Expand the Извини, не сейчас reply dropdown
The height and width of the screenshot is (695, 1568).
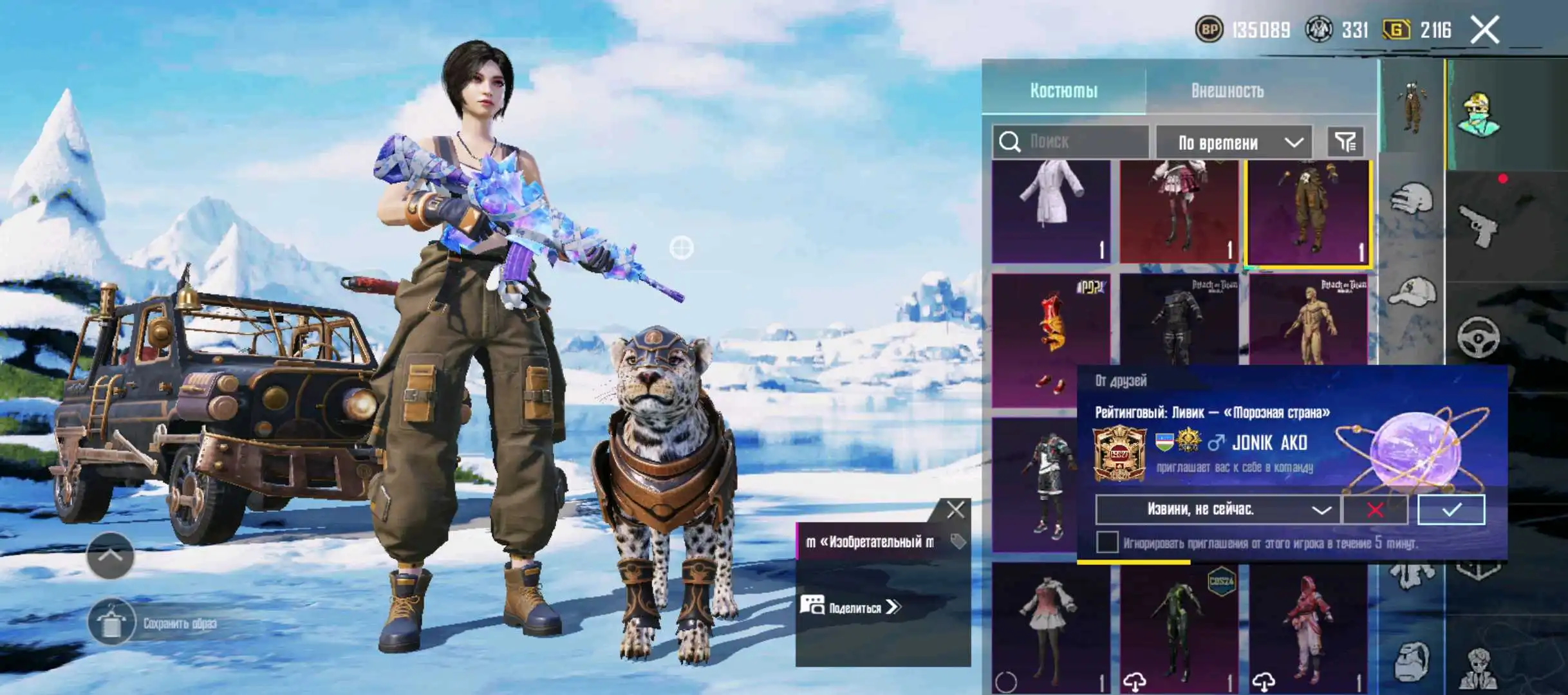coord(1217,510)
